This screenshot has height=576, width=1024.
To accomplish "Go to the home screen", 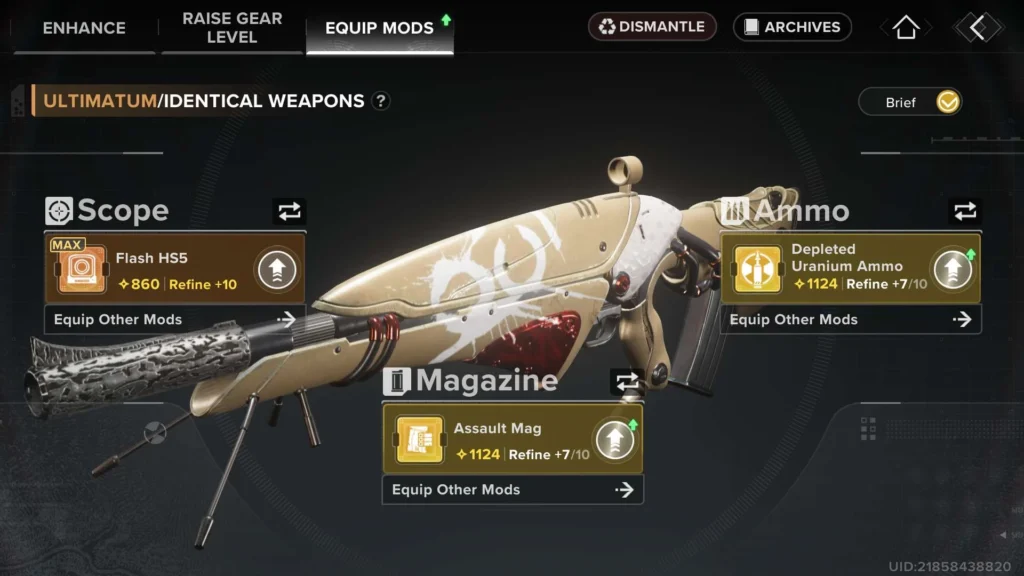I will click(906, 27).
